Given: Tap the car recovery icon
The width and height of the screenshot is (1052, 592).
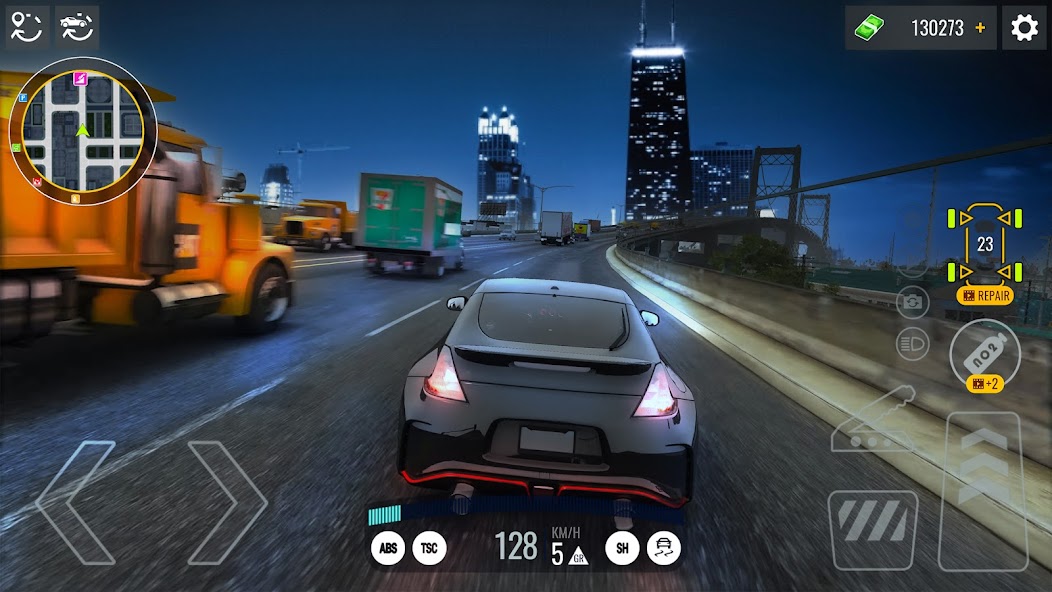Looking at the screenshot, I should click(76, 27).
